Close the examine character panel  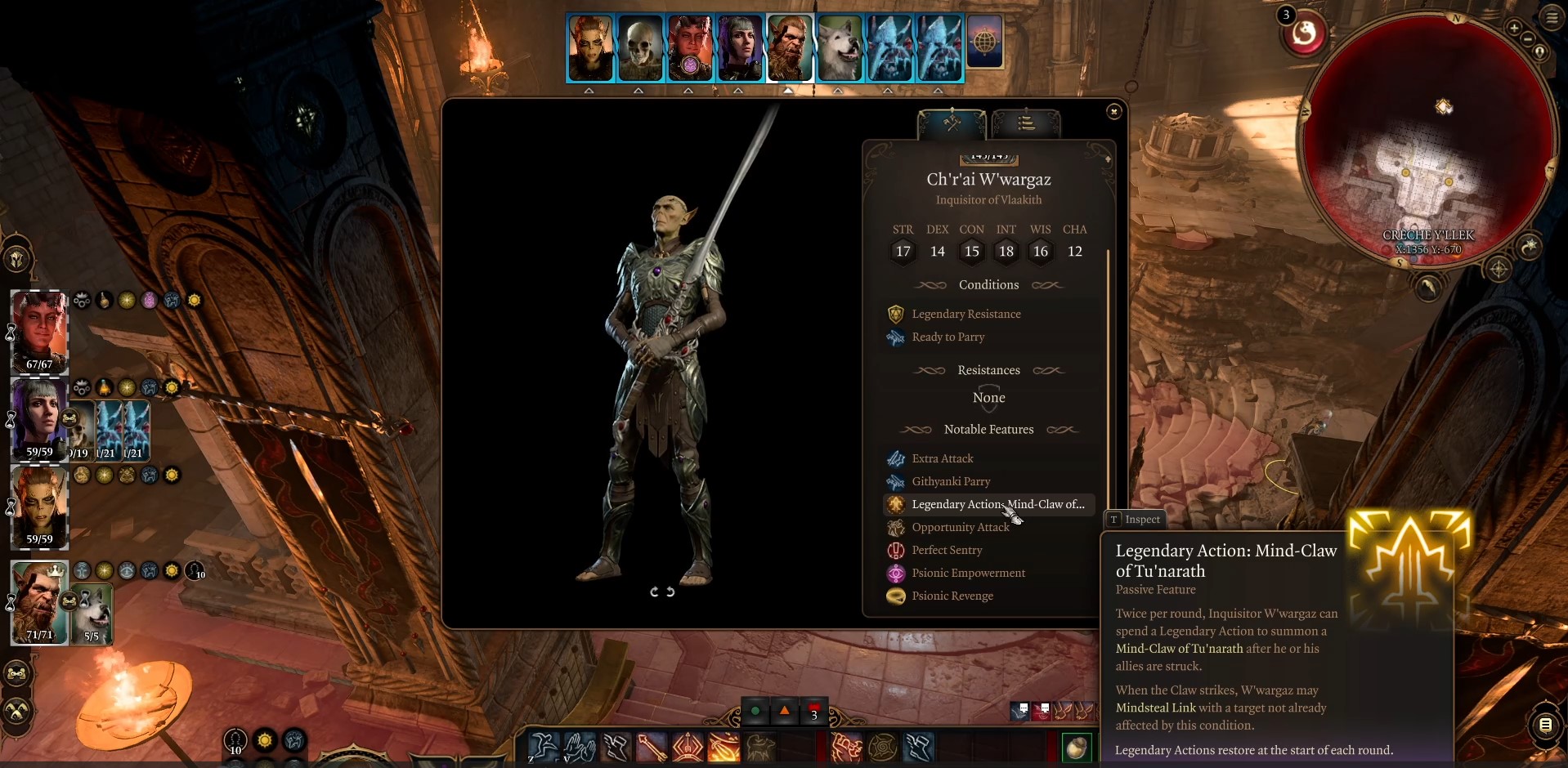[x=1113, y=111]
